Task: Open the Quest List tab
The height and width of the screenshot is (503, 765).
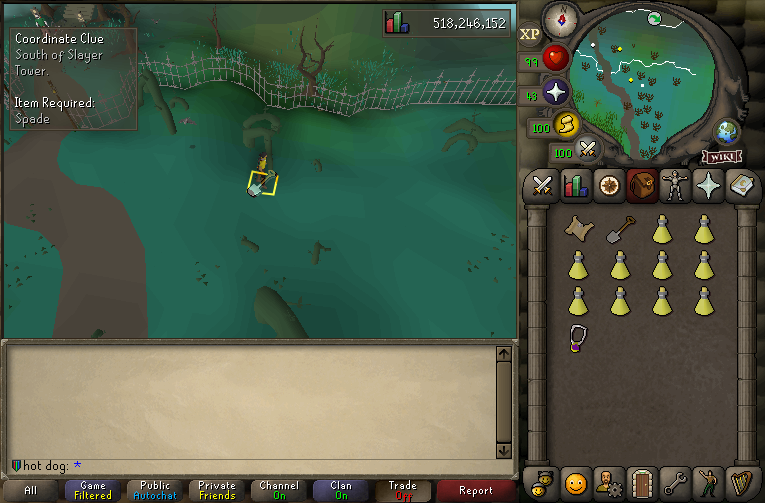Action: point(608,185)
